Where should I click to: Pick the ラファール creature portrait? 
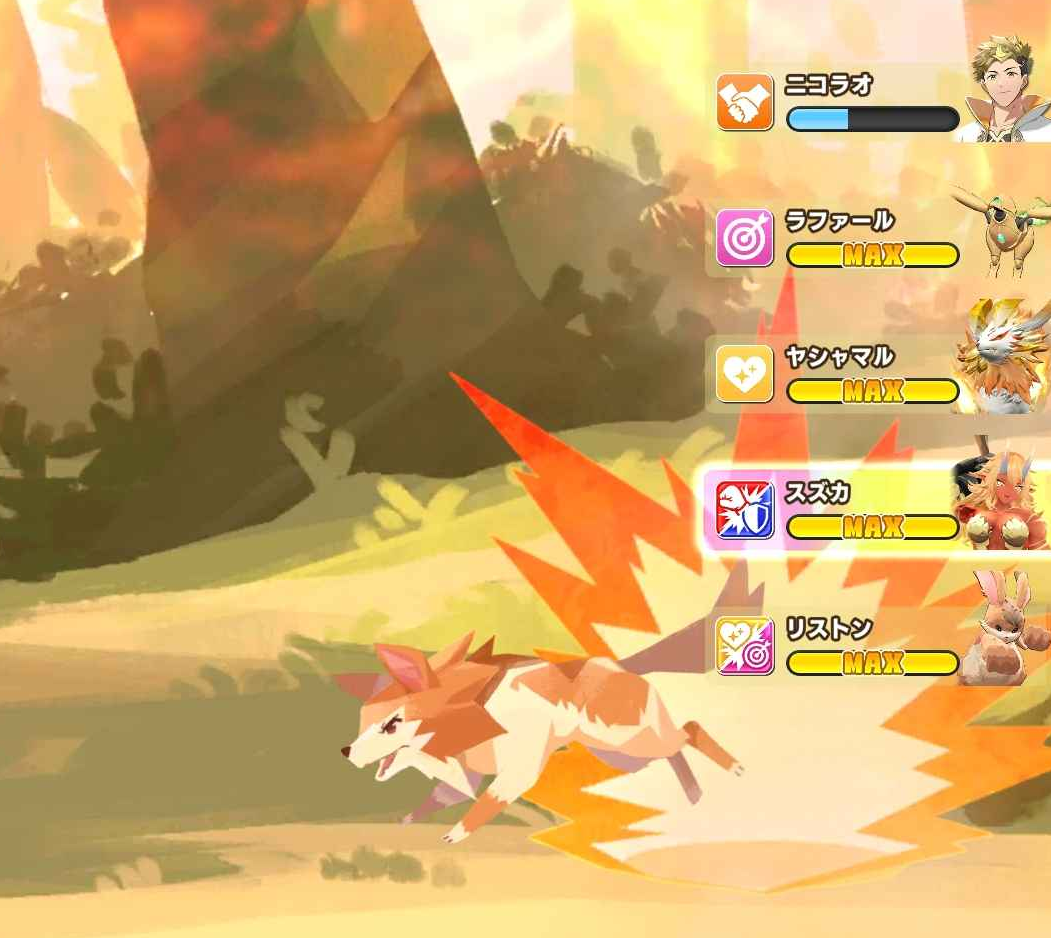point(1005,230)
